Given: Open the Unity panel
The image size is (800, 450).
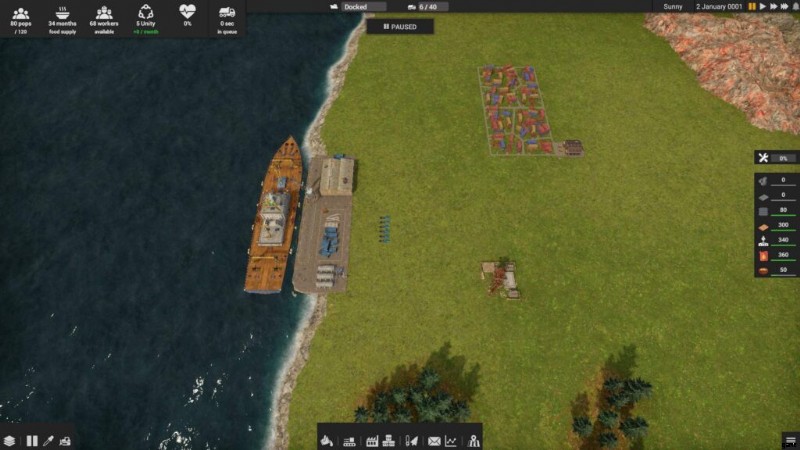Looking at the screenshot, I should click(x=146, y=17).
